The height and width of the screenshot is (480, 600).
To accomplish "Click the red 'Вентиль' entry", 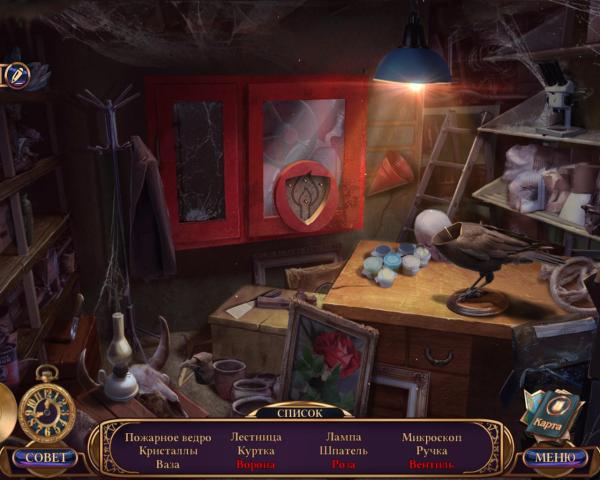I will point(431,465).
